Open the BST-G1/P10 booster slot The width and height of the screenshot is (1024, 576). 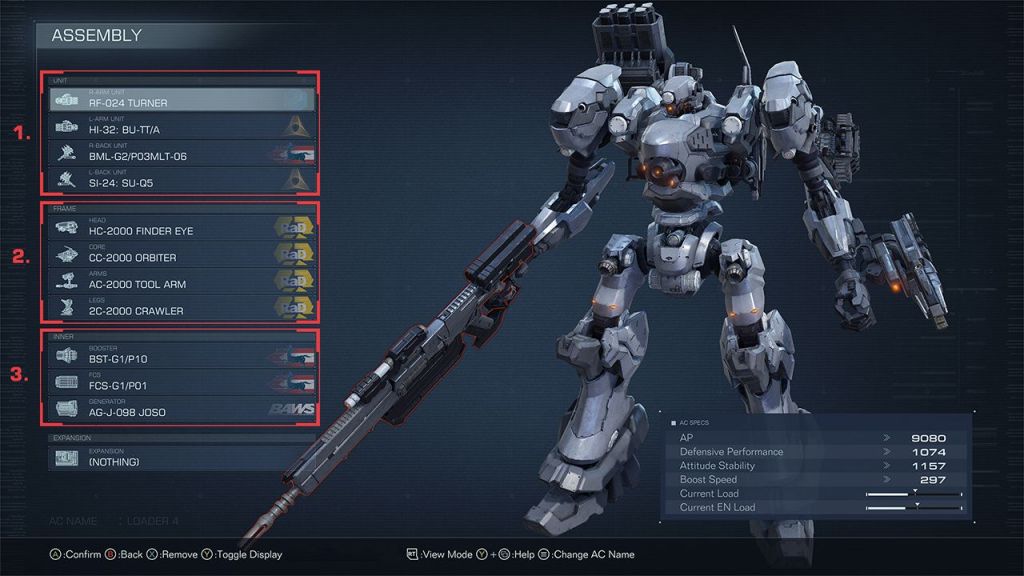click(x=181, y=356)
